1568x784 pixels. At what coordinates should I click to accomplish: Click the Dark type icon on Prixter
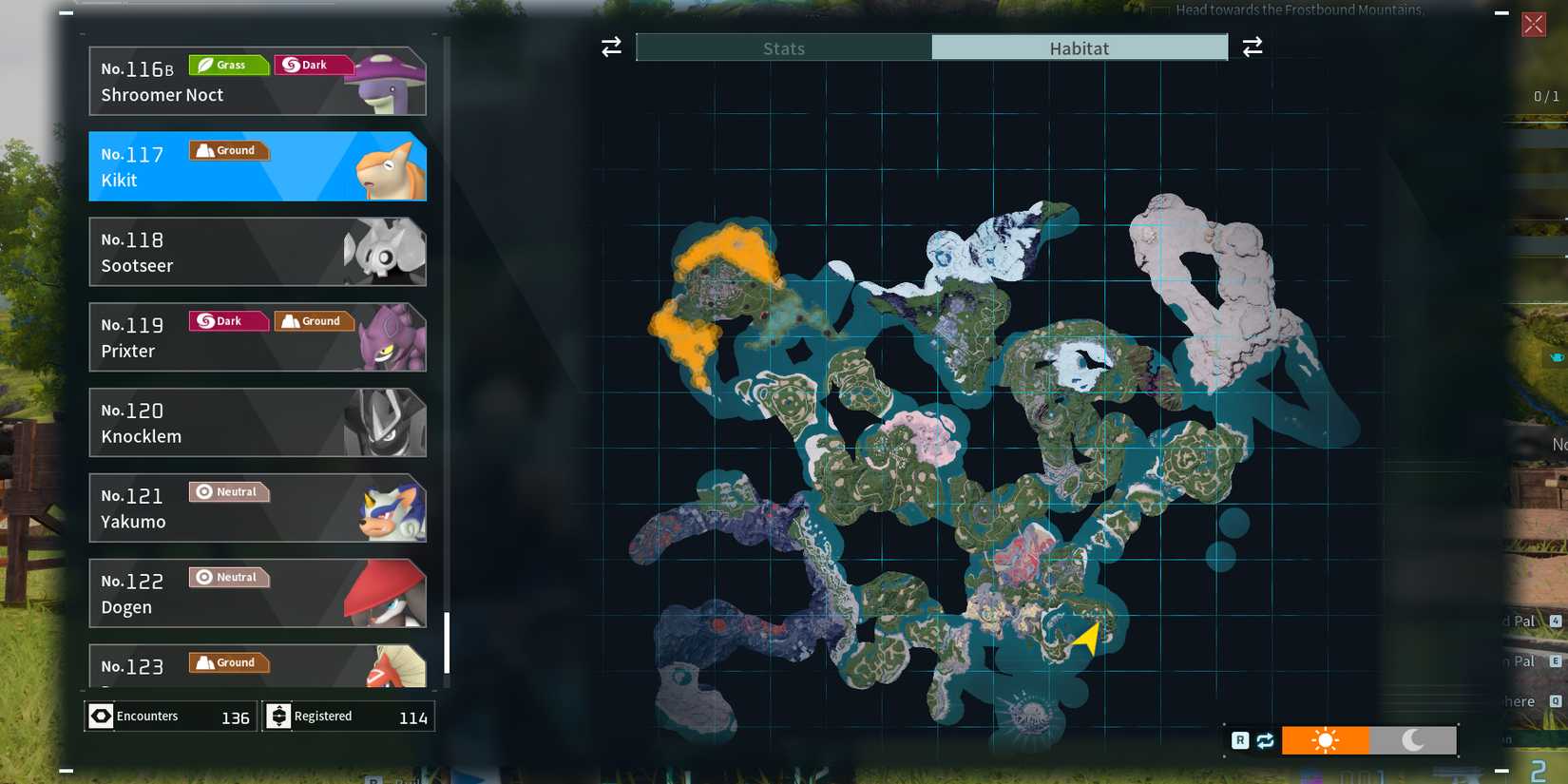[x=226, y=321]
